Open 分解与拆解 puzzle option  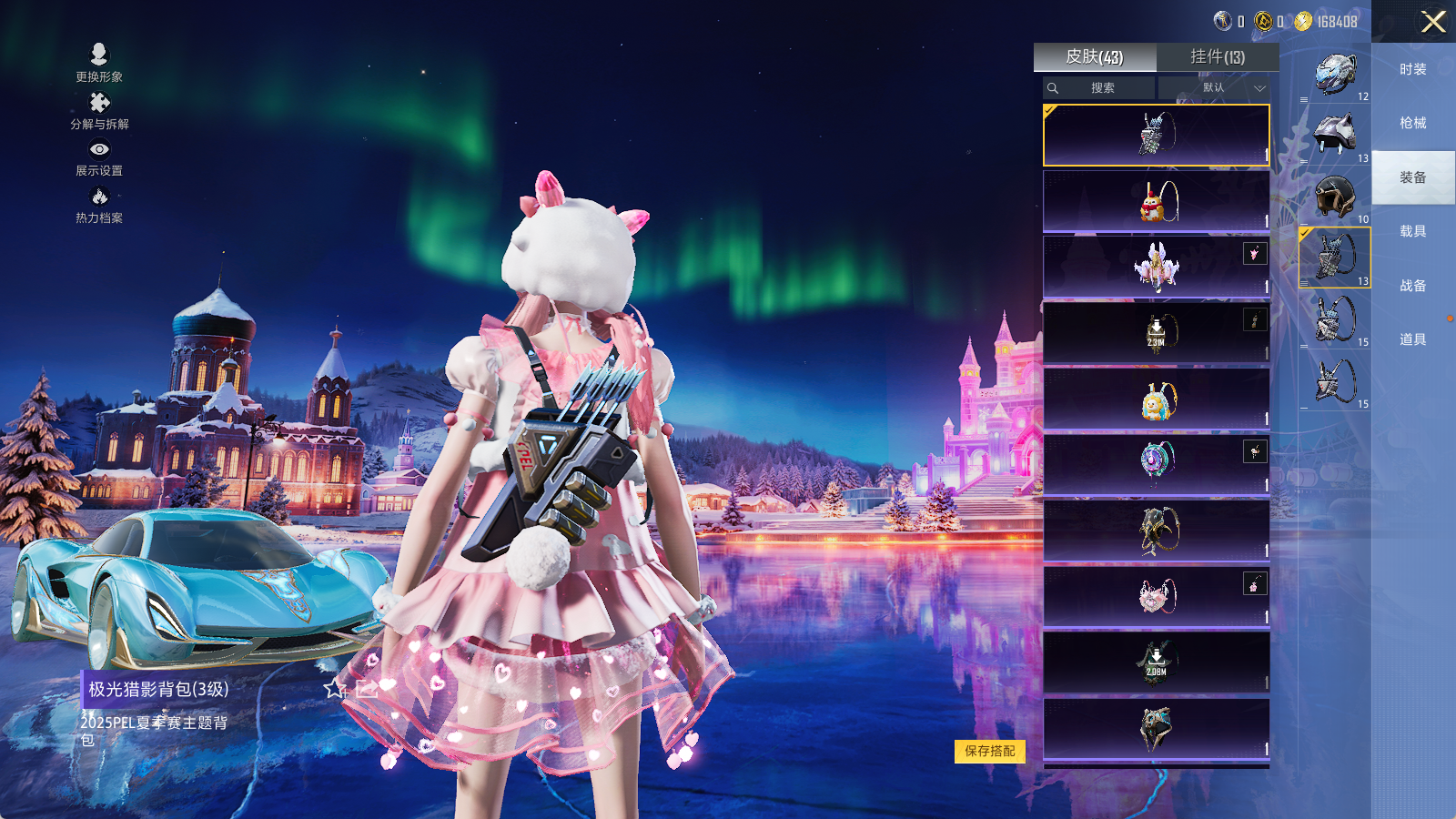pyautogui.click(x=99, y=110)
